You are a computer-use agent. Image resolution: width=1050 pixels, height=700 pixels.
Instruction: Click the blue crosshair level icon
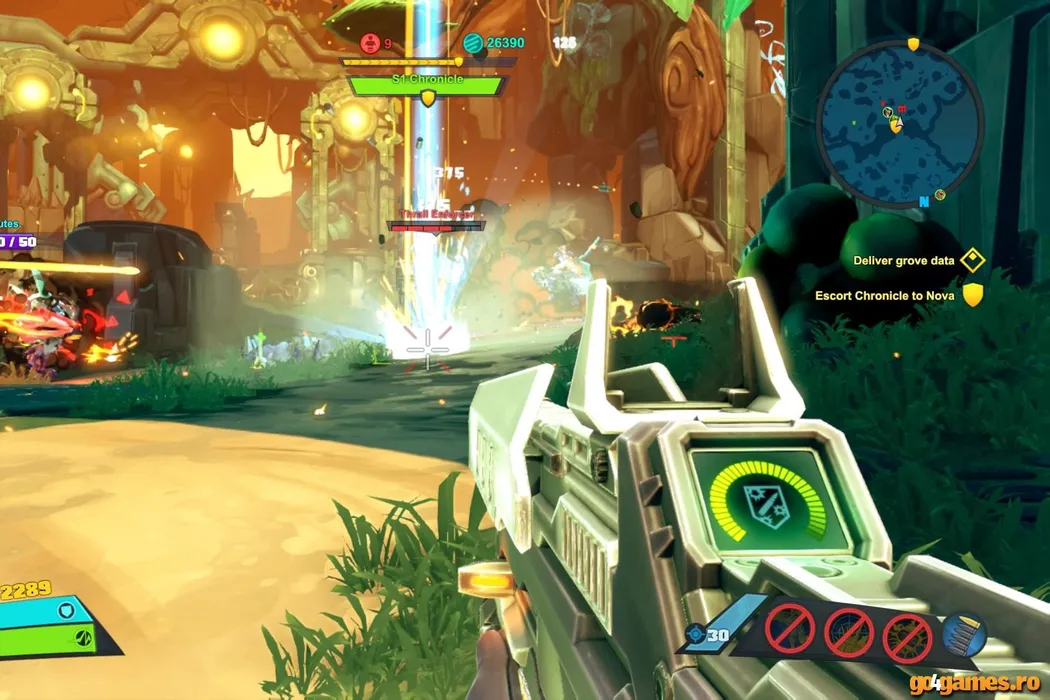click(695, 634)
